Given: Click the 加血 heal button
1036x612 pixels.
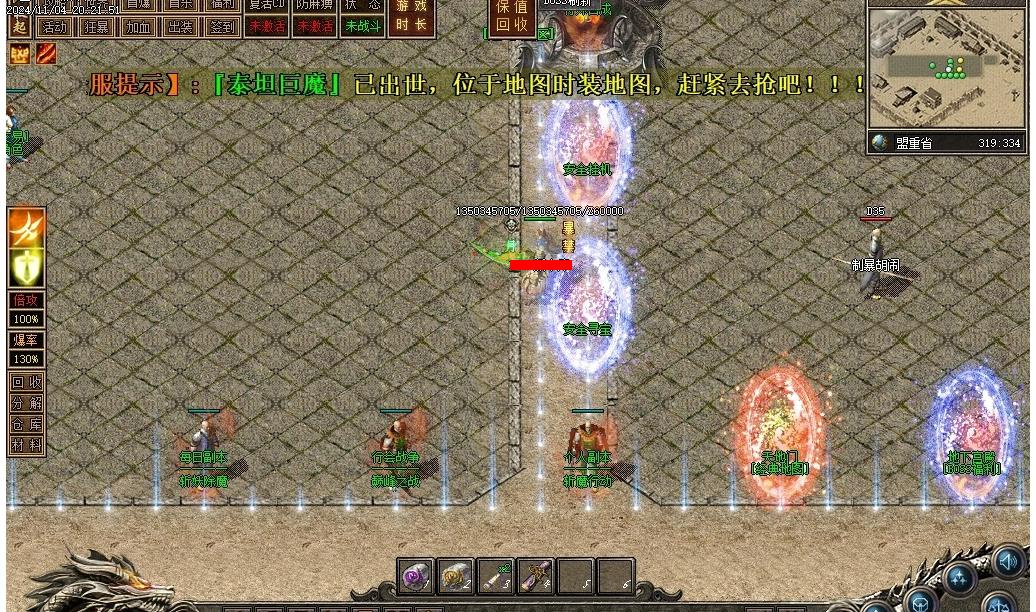Looking at the screenshot, I should 138,27.
